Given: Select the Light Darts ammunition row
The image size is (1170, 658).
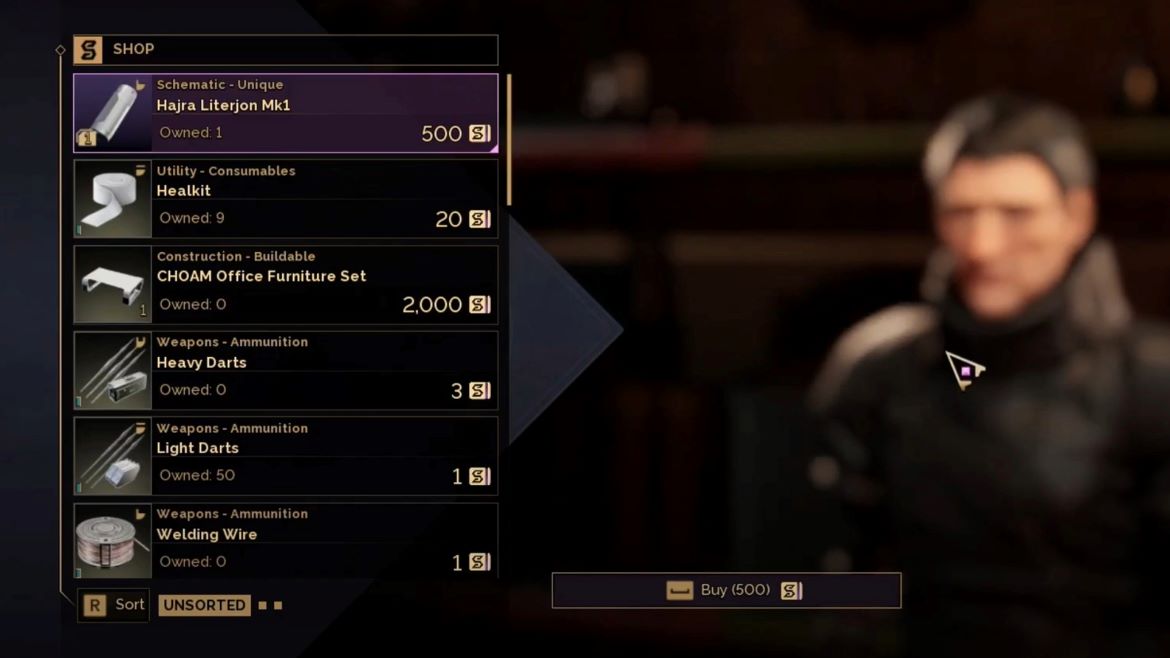Looking at the screenshot, I should 285,457.
